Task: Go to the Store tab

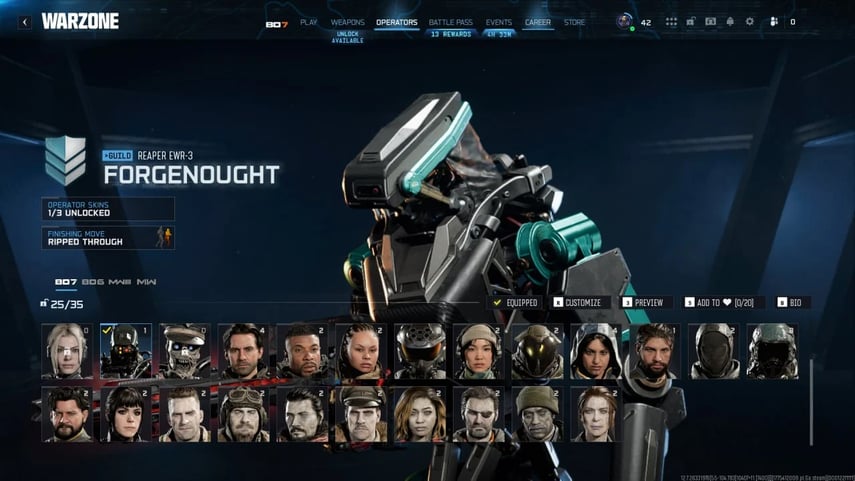Action: (x=575, y=22)
